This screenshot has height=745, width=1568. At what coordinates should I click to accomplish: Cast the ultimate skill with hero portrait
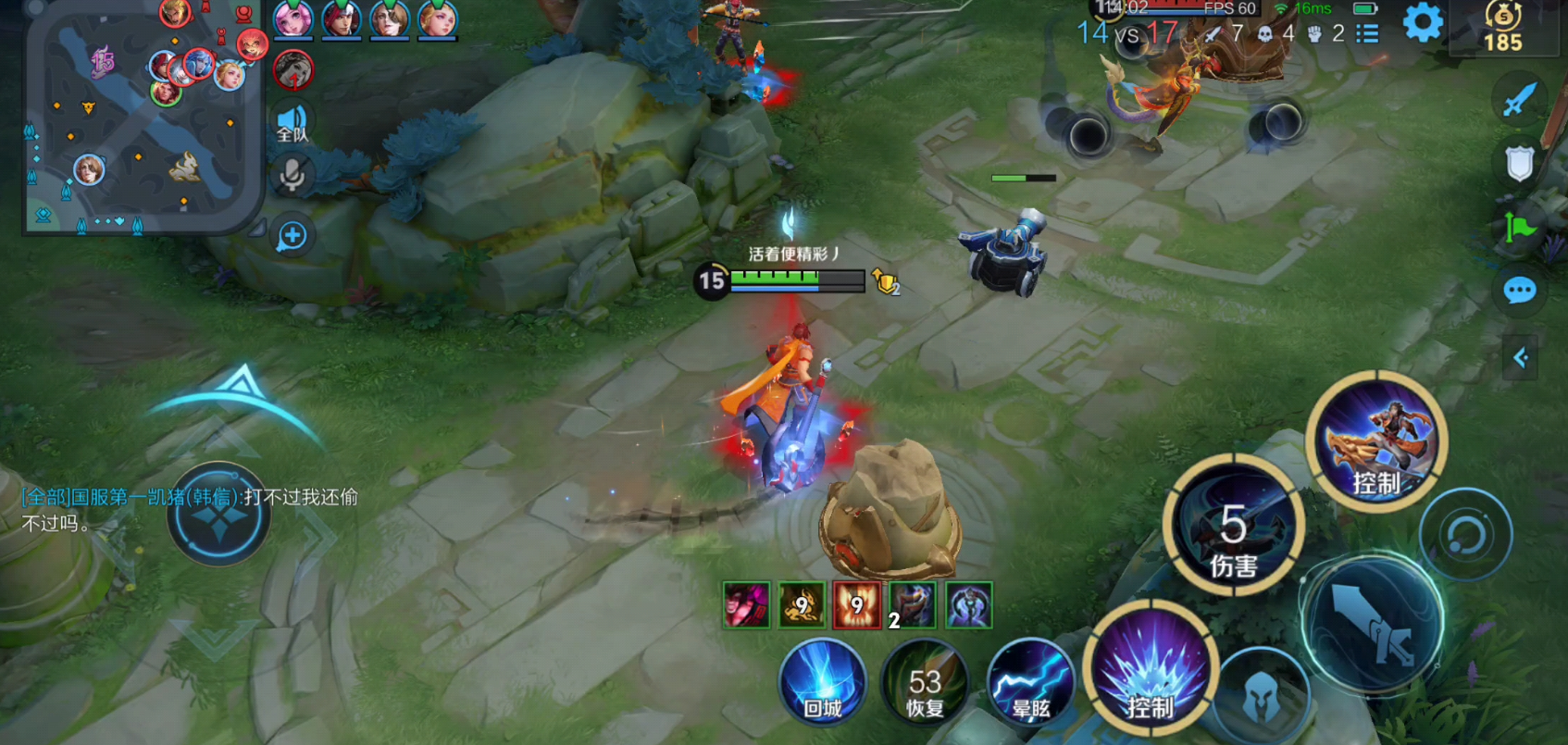click(1376, 442)
